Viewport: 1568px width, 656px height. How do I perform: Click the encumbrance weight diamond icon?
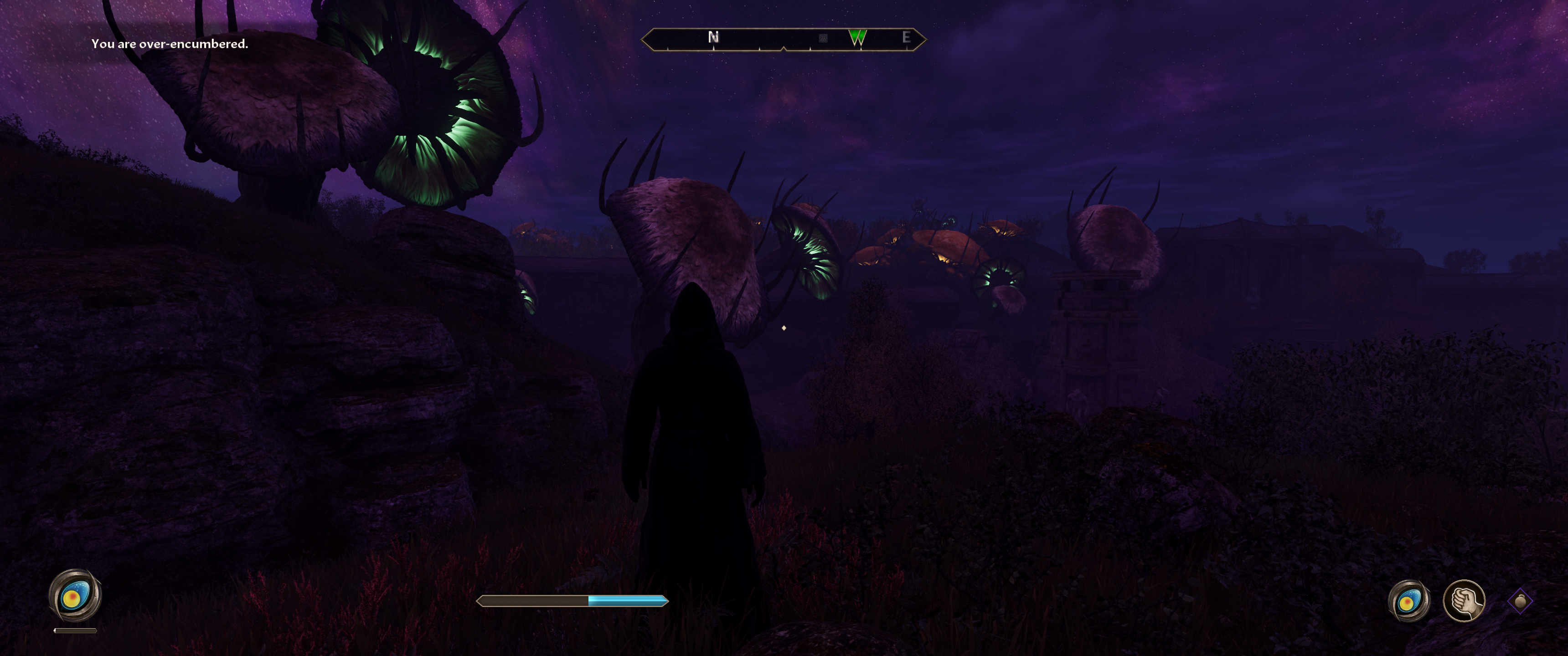[x=1520, y=601]
